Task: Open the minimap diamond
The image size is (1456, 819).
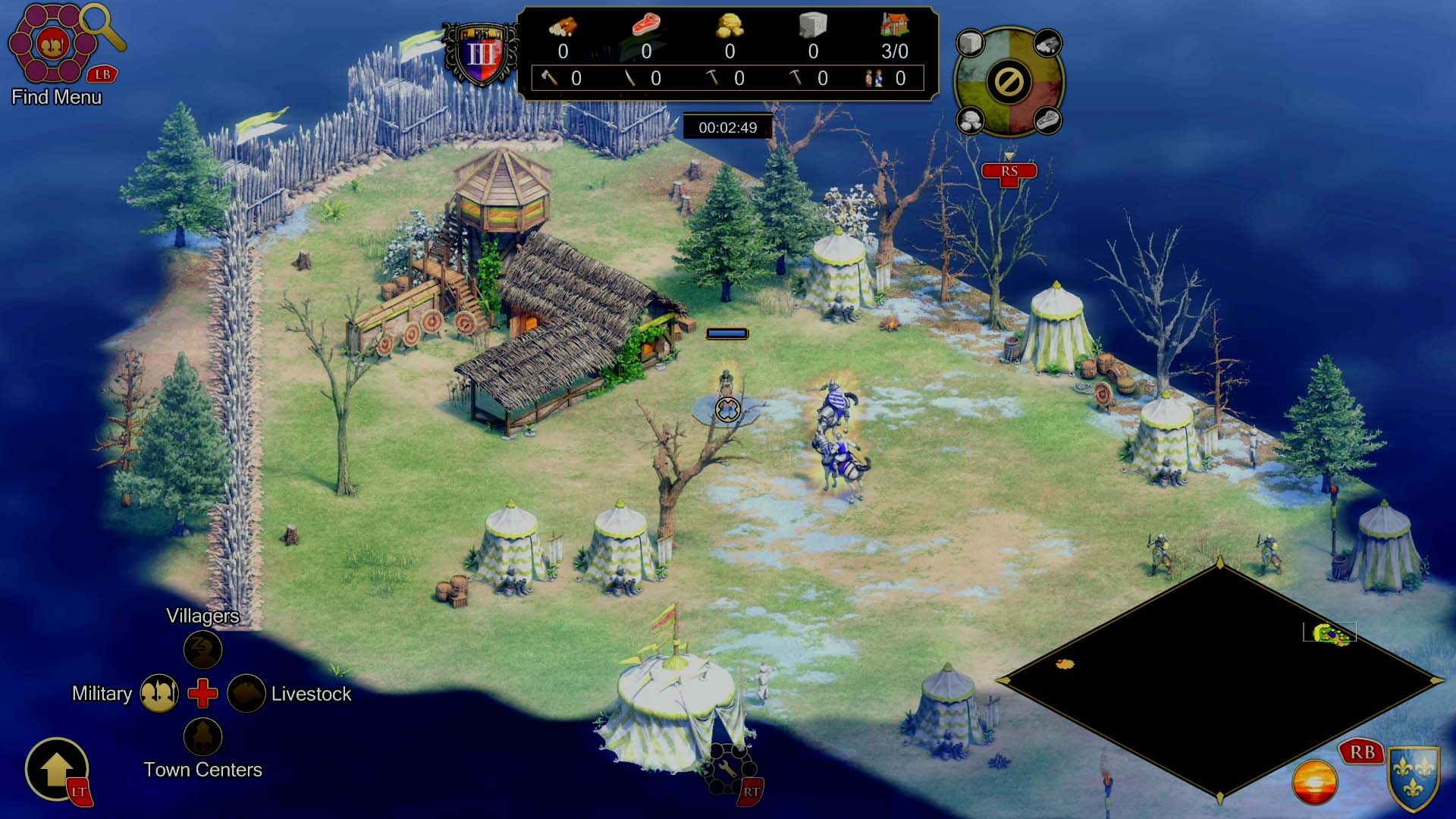Action: (1220, 680)
